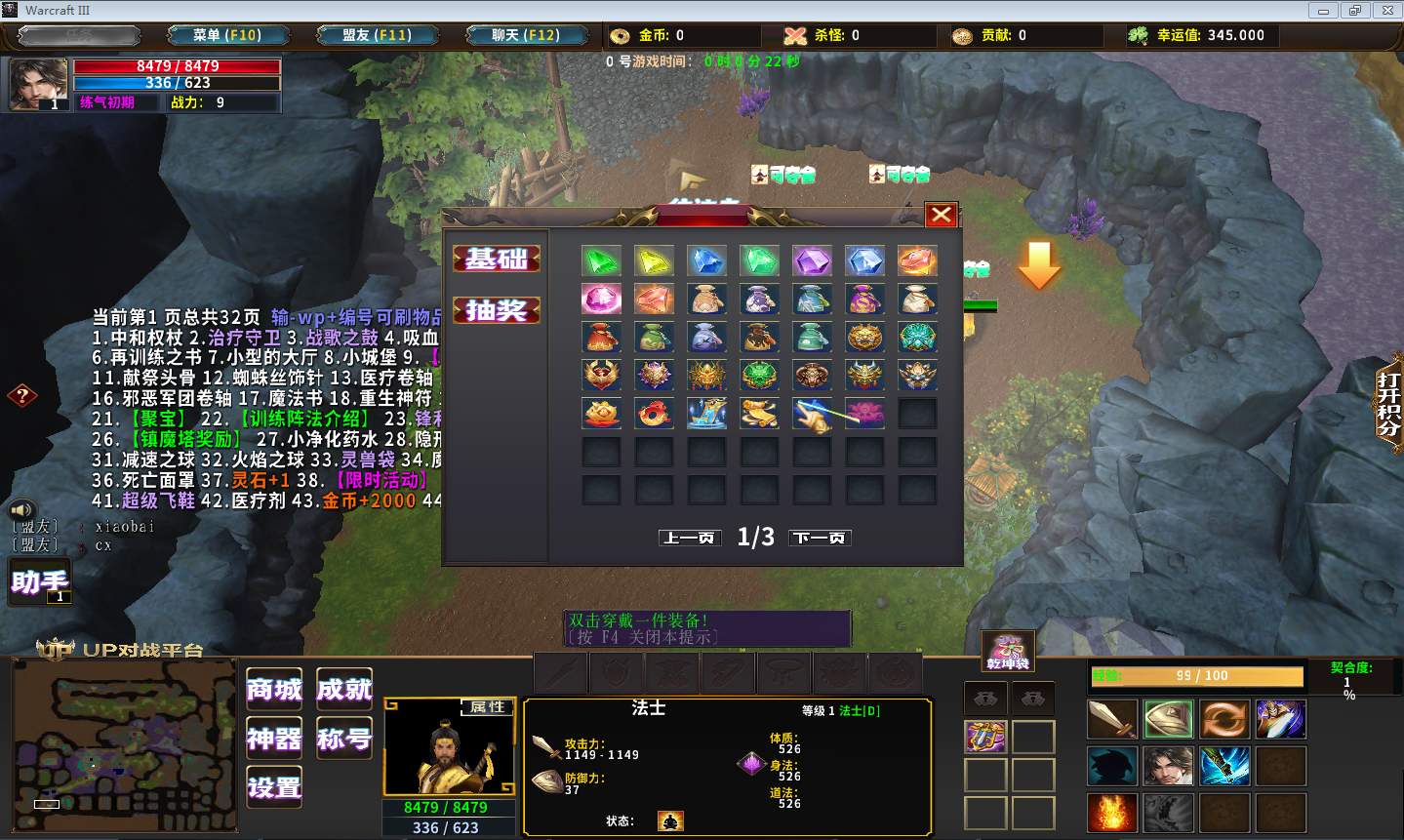
Task: Open the 乾坤袋 bag icon
Action: pyautogui.click(x=1008, y=651)
